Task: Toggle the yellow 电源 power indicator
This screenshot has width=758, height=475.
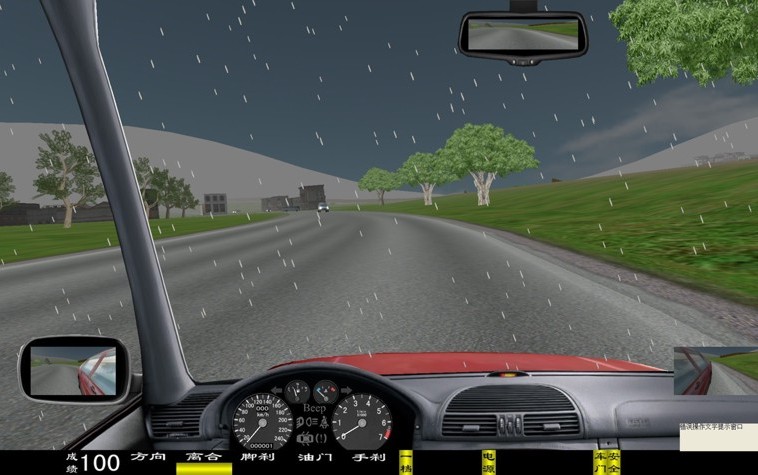Action: click(x=489, y=462)
